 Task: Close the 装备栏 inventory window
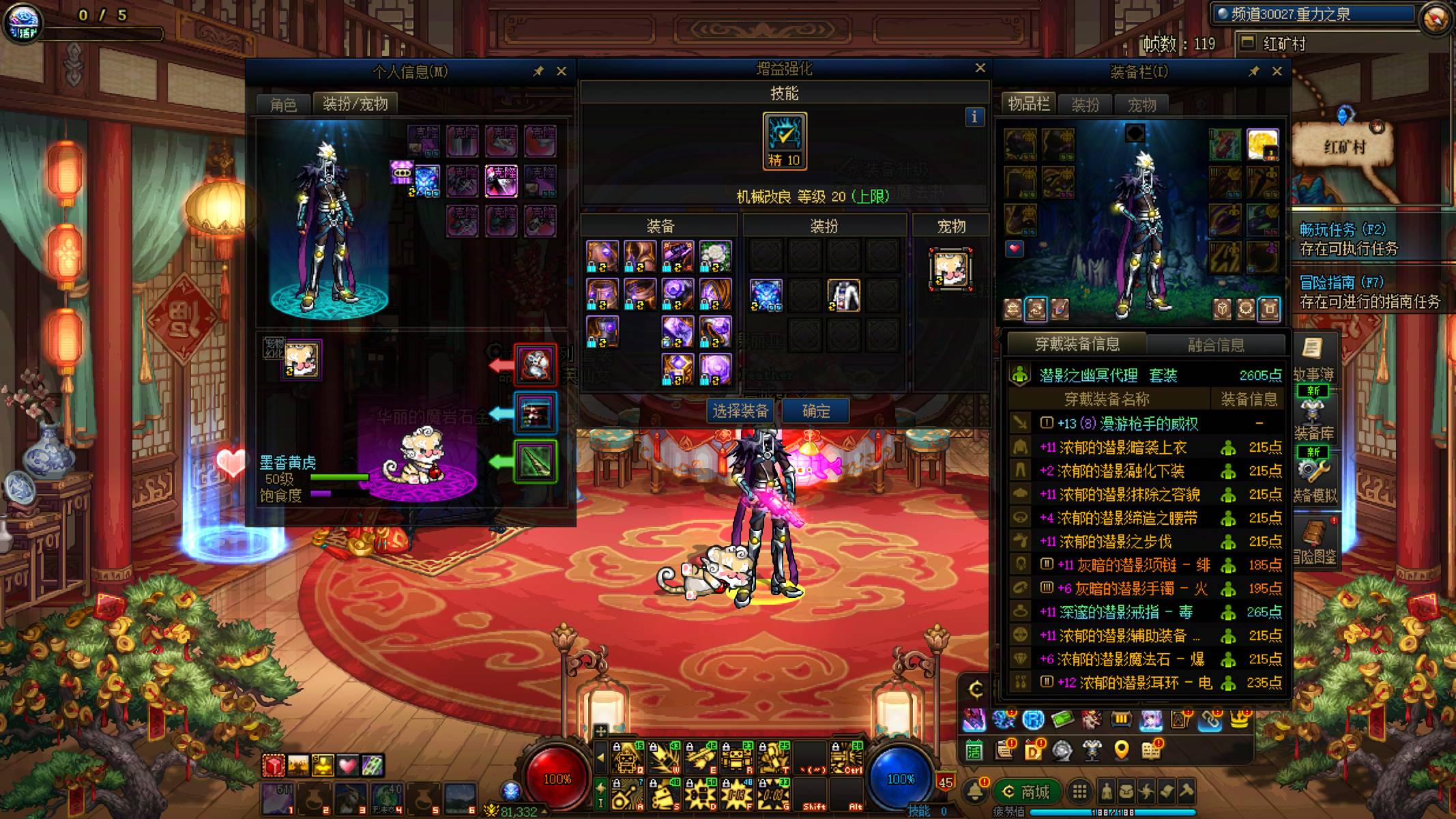tap(1277, 71)
